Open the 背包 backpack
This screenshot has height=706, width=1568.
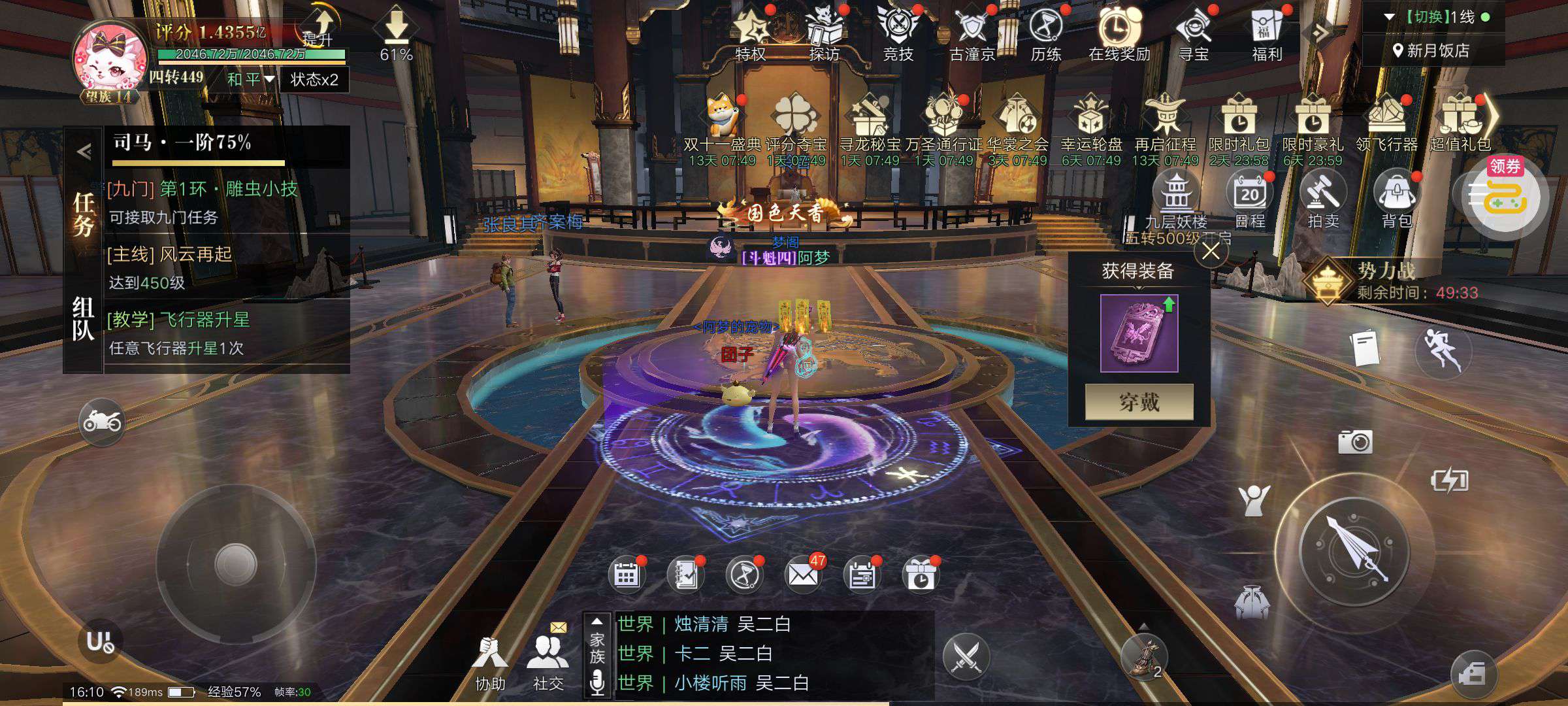point(1397,199)
